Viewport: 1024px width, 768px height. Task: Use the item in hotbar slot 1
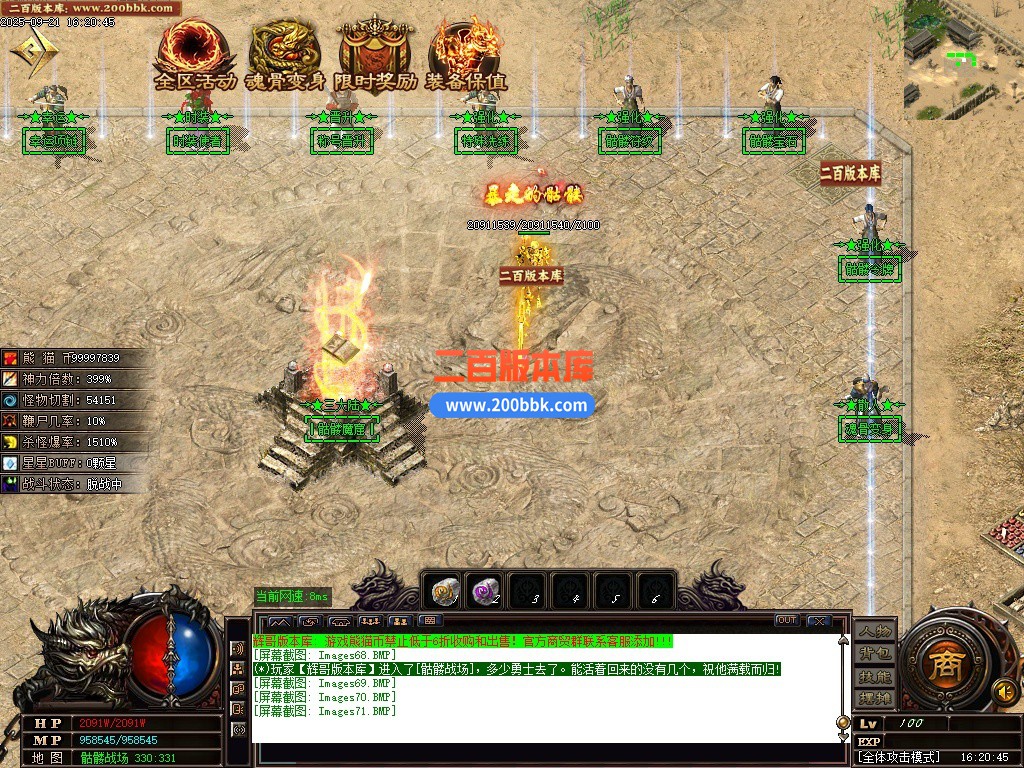click(x=445, y=592)
